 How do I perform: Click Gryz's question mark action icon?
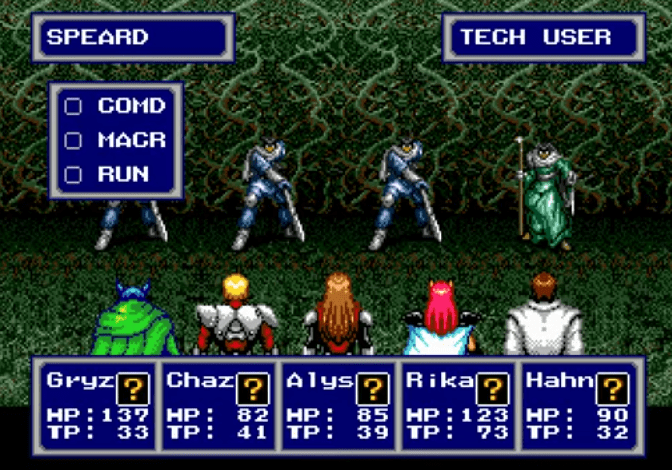(x=133, y=388)
